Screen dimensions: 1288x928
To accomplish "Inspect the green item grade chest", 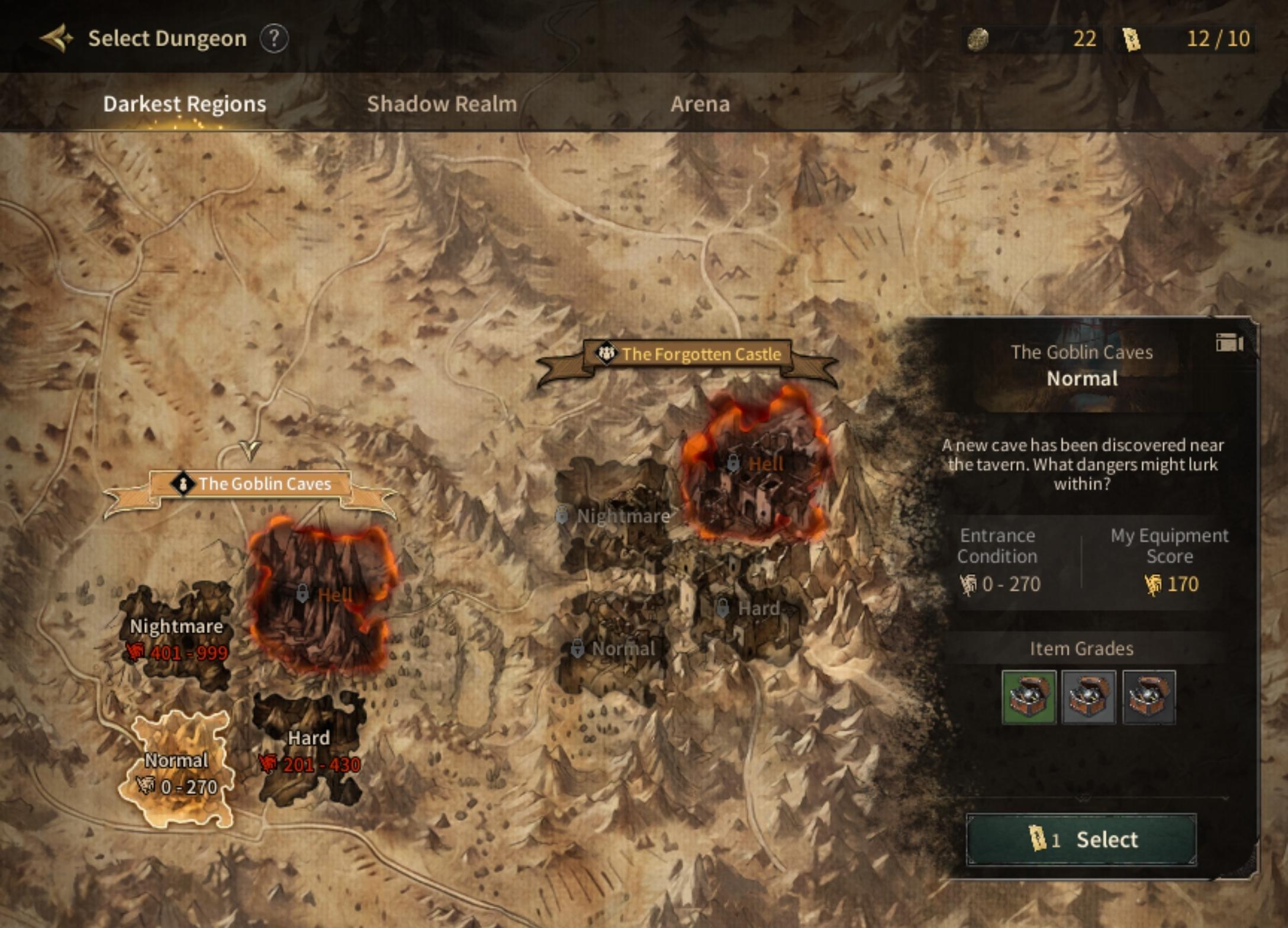I will pyautogui.click(x=1028, y=697).
